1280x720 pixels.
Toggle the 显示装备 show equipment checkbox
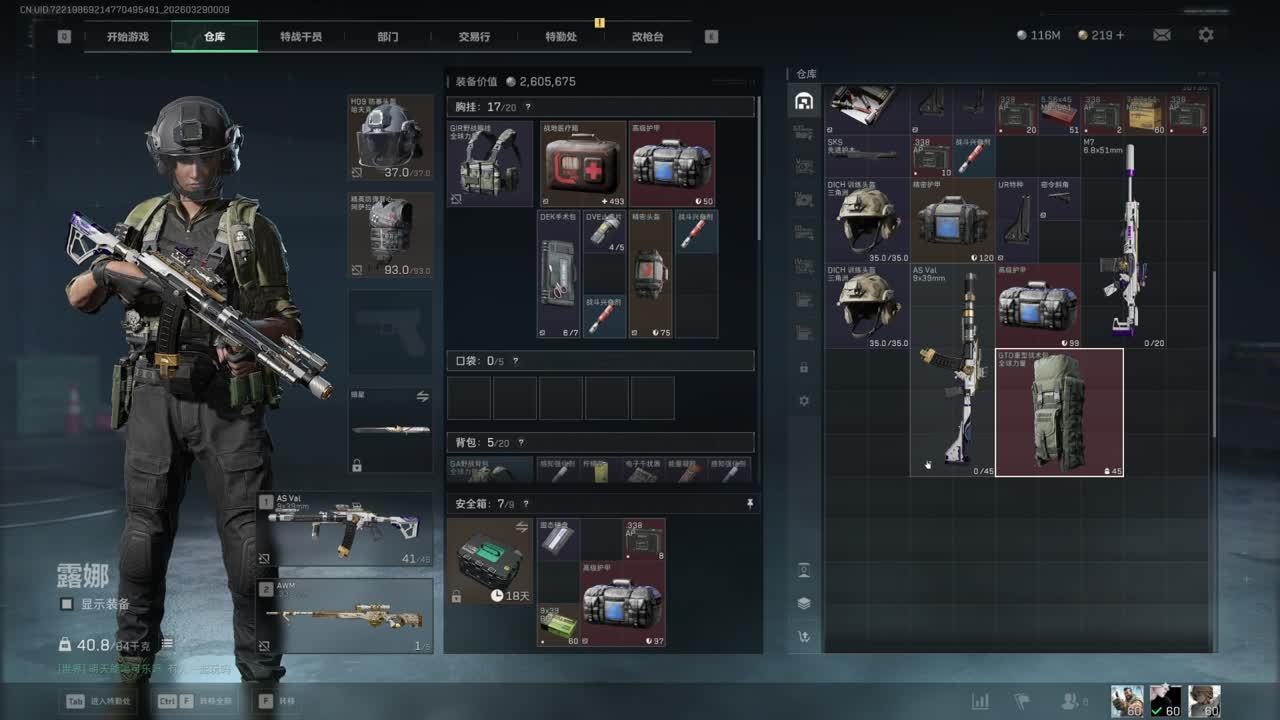click(67, 604)
